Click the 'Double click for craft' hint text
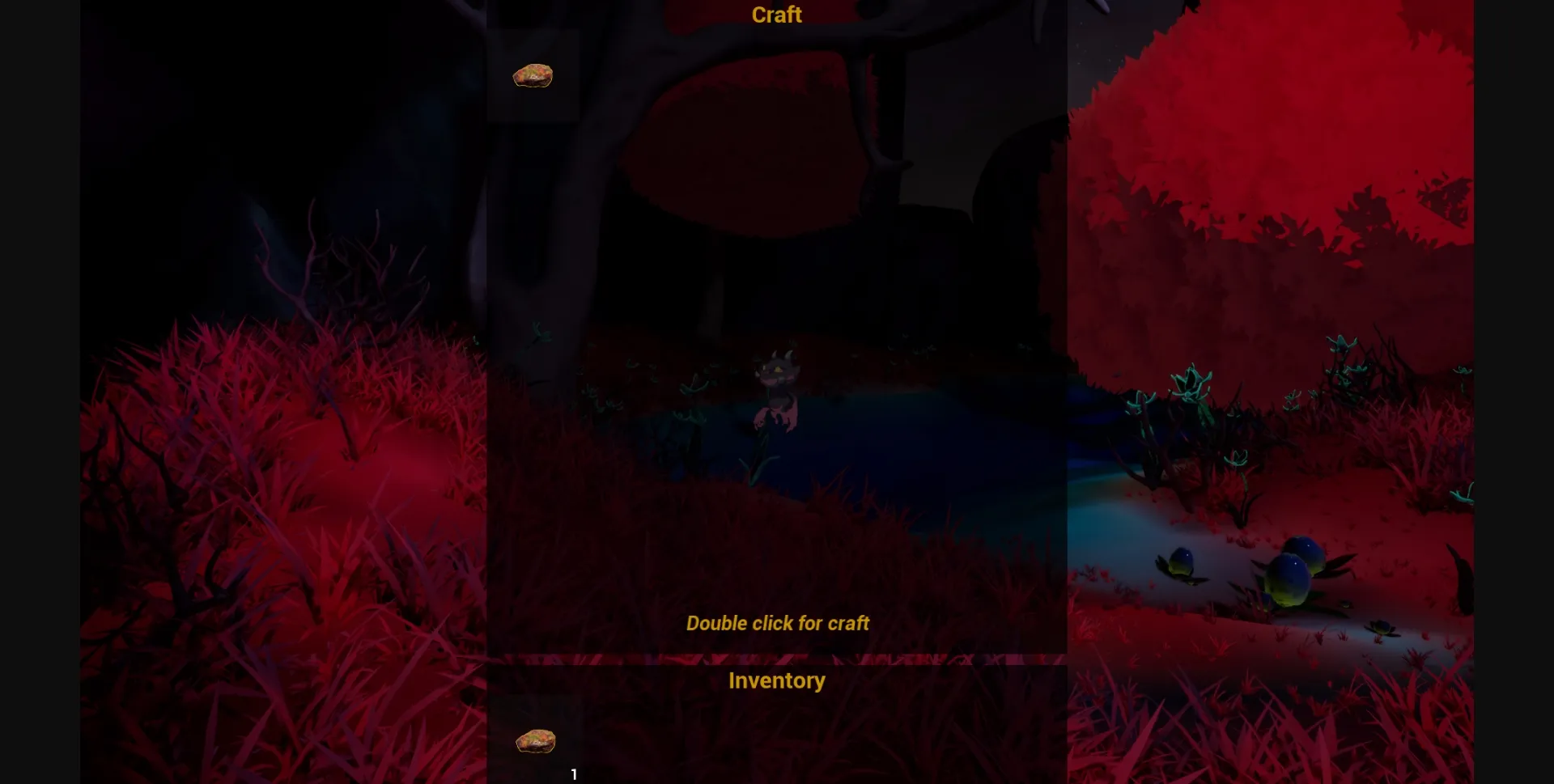Screen dimensions: 1554x784 pos(777,623)
